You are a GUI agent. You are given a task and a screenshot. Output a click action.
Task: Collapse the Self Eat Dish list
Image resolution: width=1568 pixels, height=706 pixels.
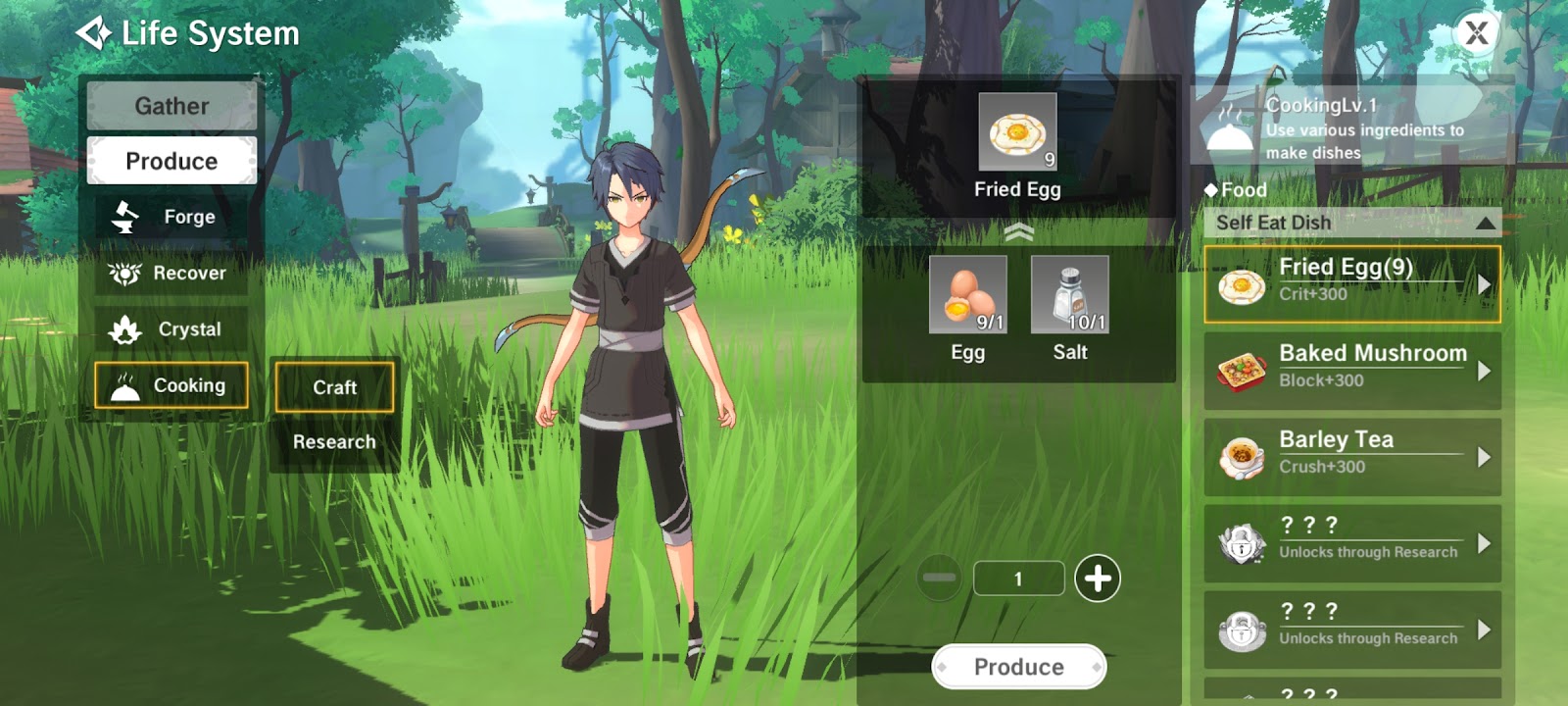point(1485,224)
